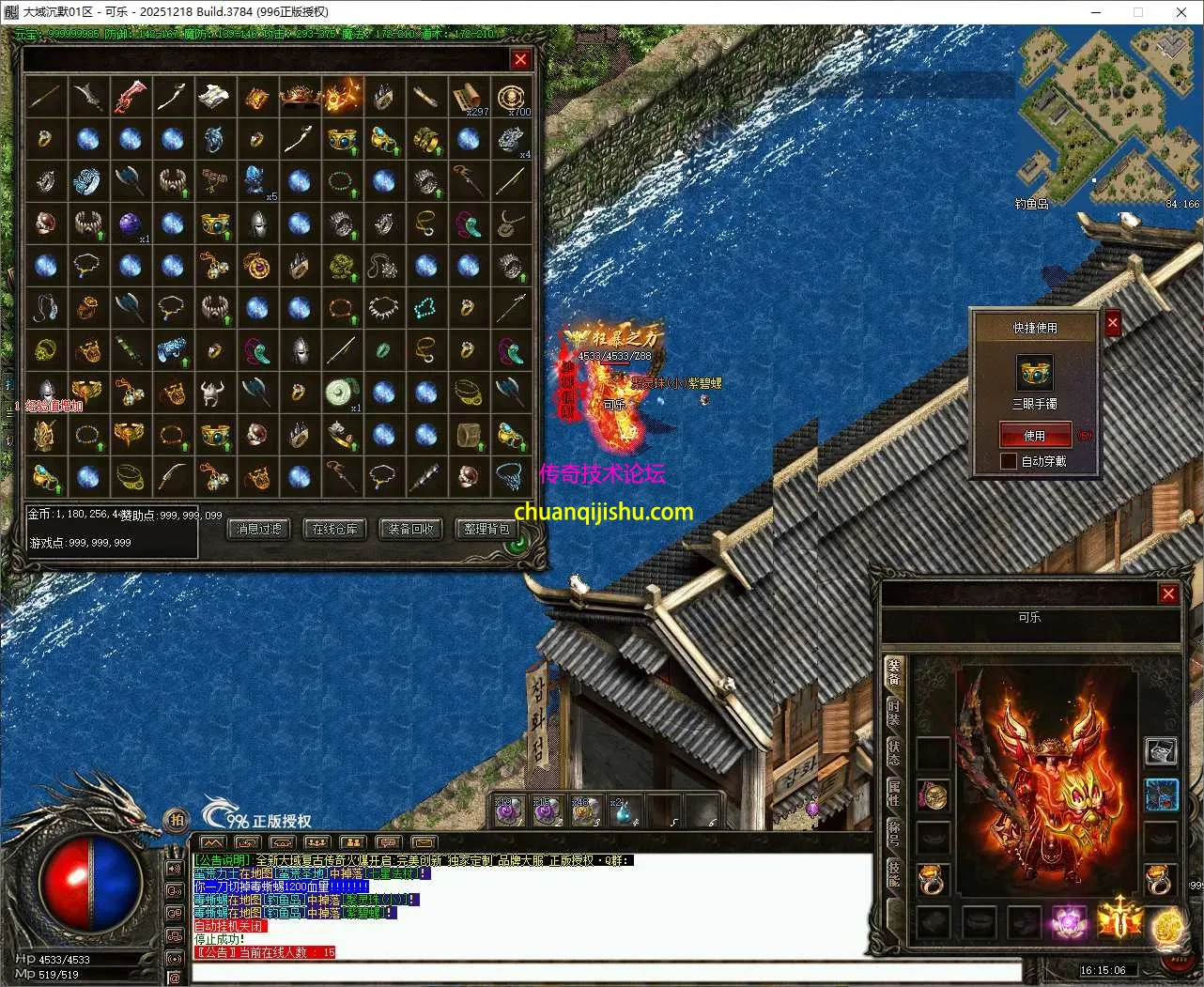Open the 消息过滤 message filter
Viewport: 1204px width, 987px height.
point(259,530)
